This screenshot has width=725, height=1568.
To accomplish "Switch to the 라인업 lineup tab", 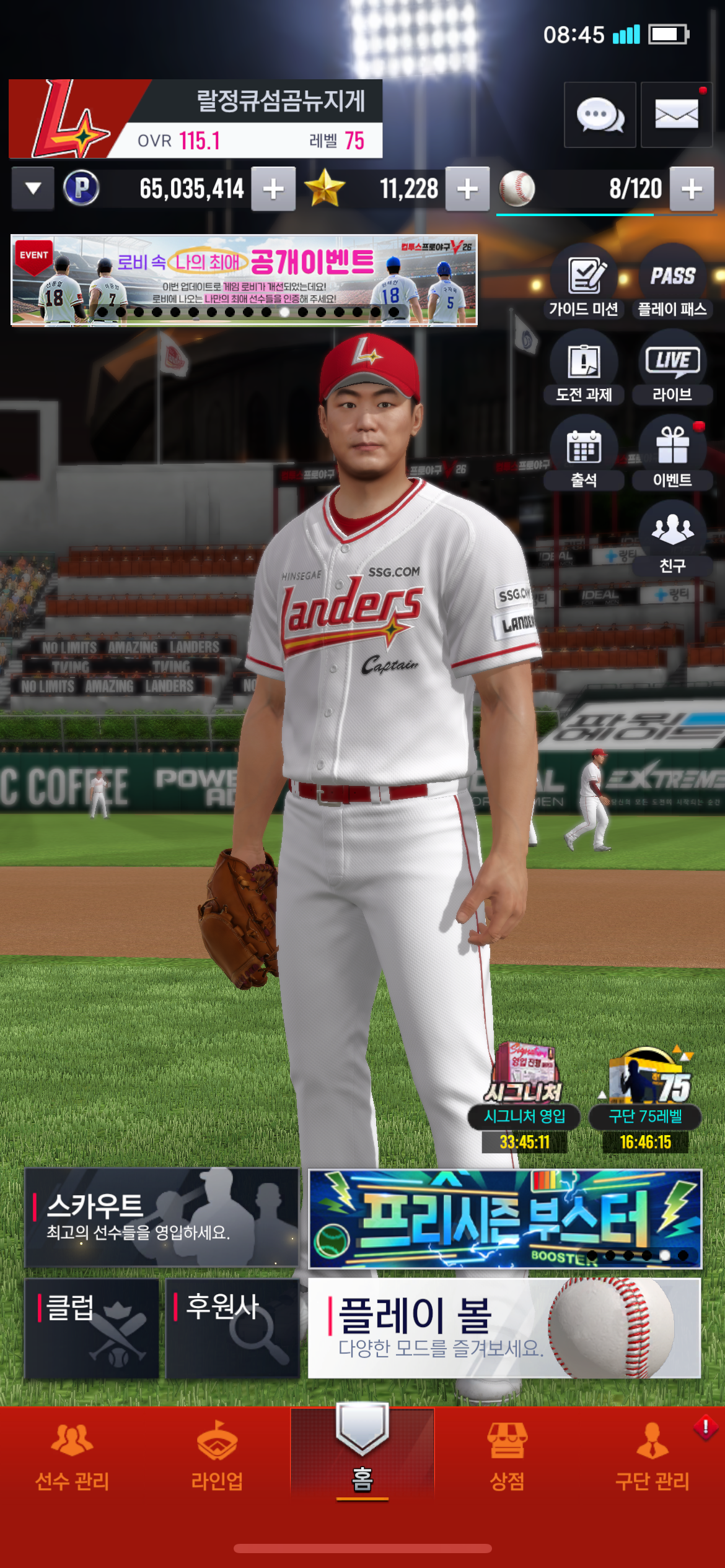I will coord(217,1455).
